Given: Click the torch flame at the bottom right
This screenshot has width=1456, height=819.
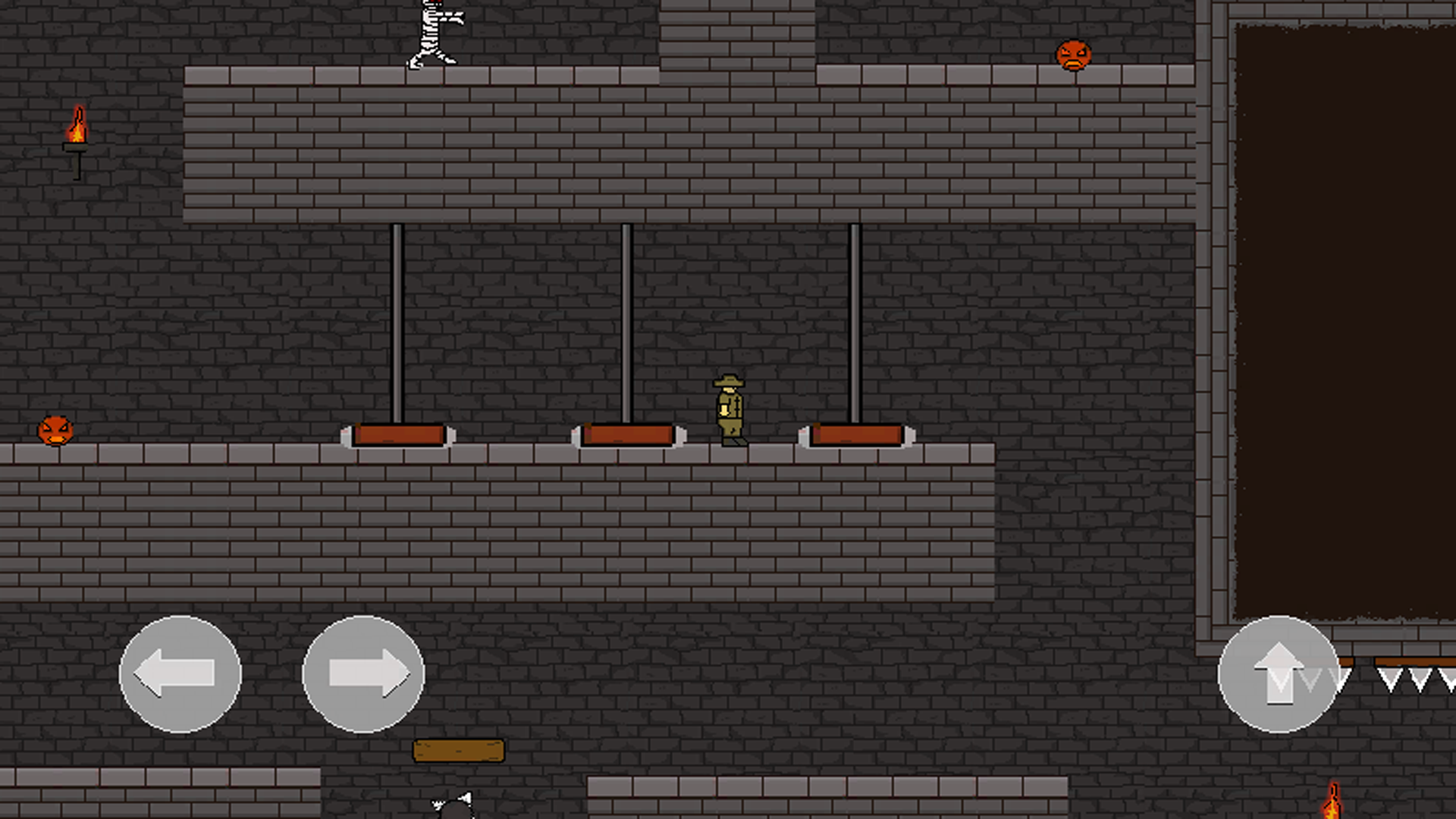Looking at the screenshot, I should [1332, 802].
